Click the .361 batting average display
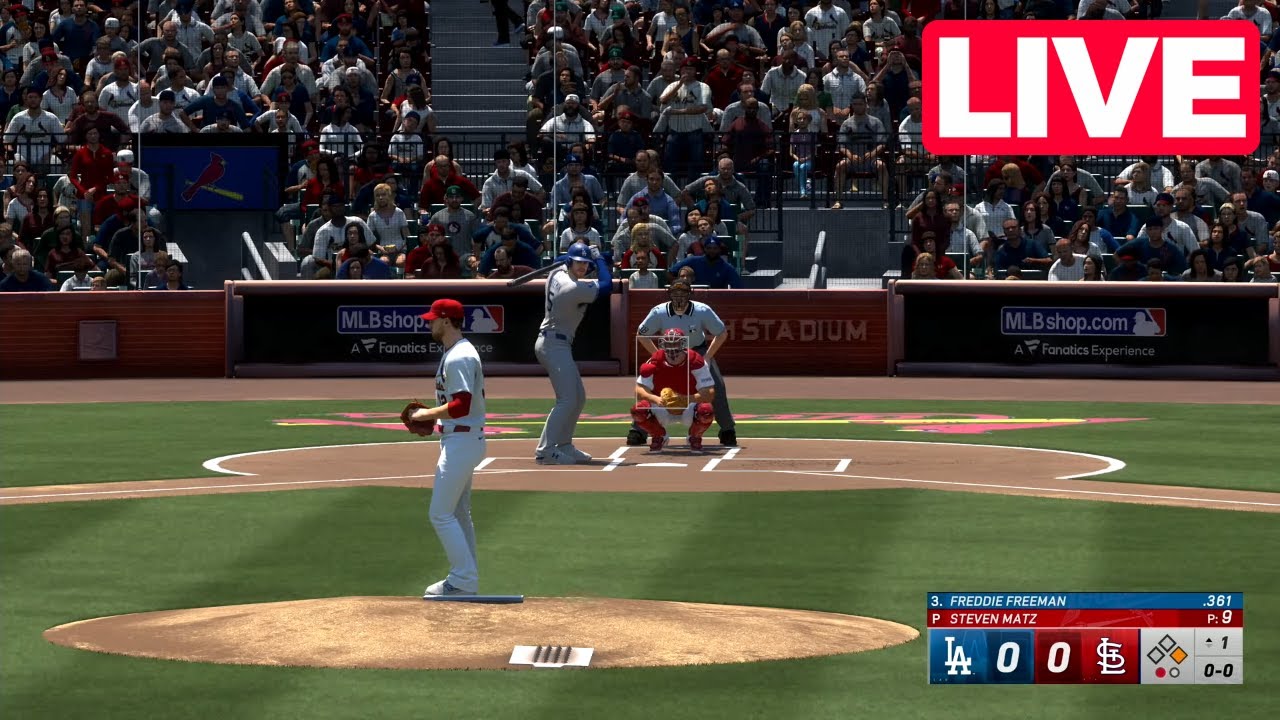Screen dimensions: 1280x720 pos(1217,599)
